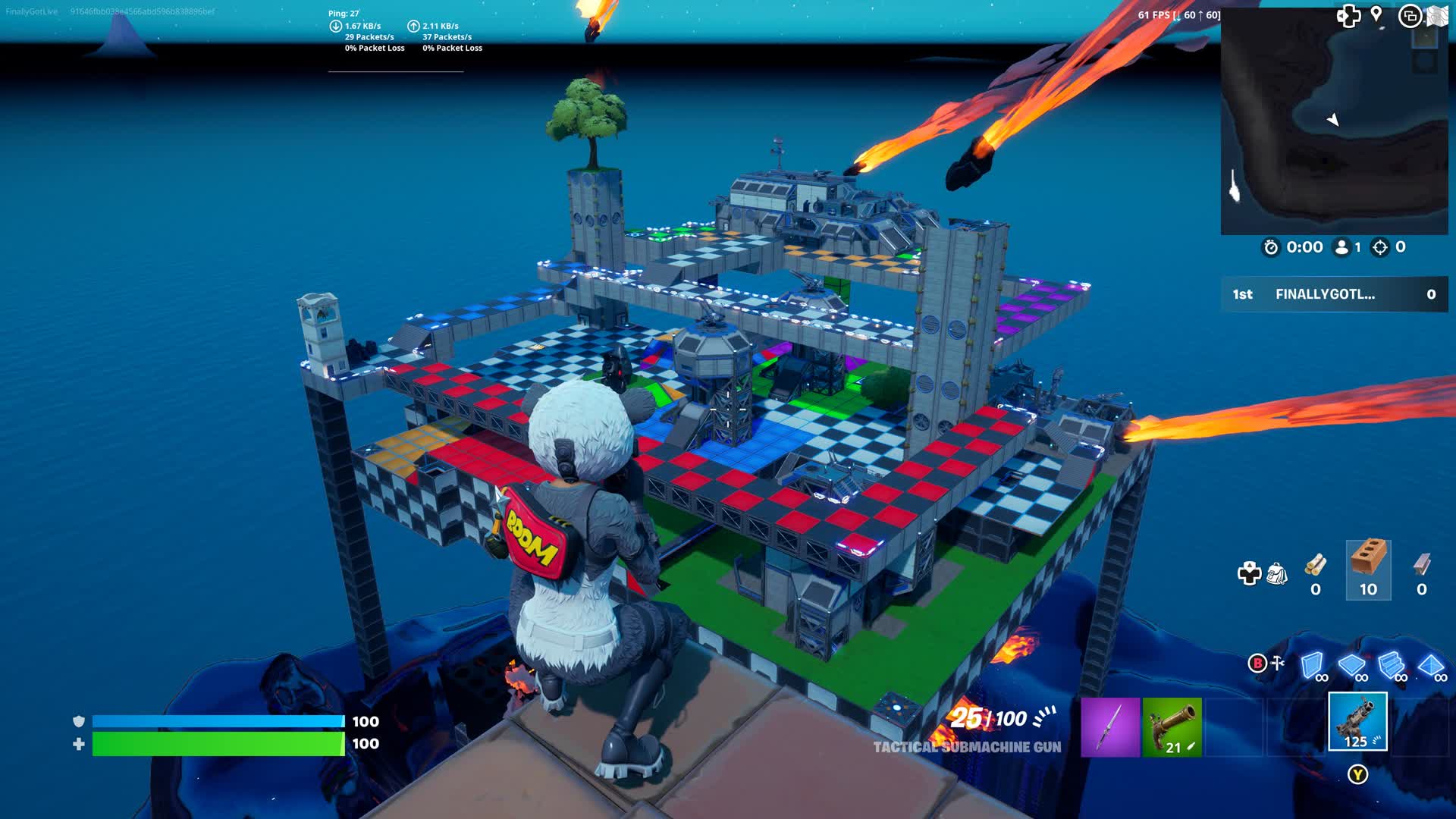Screen dimensions: 1456x819
Task: Click the Y button prompt under the hotbar
Action: [1357, 773]
